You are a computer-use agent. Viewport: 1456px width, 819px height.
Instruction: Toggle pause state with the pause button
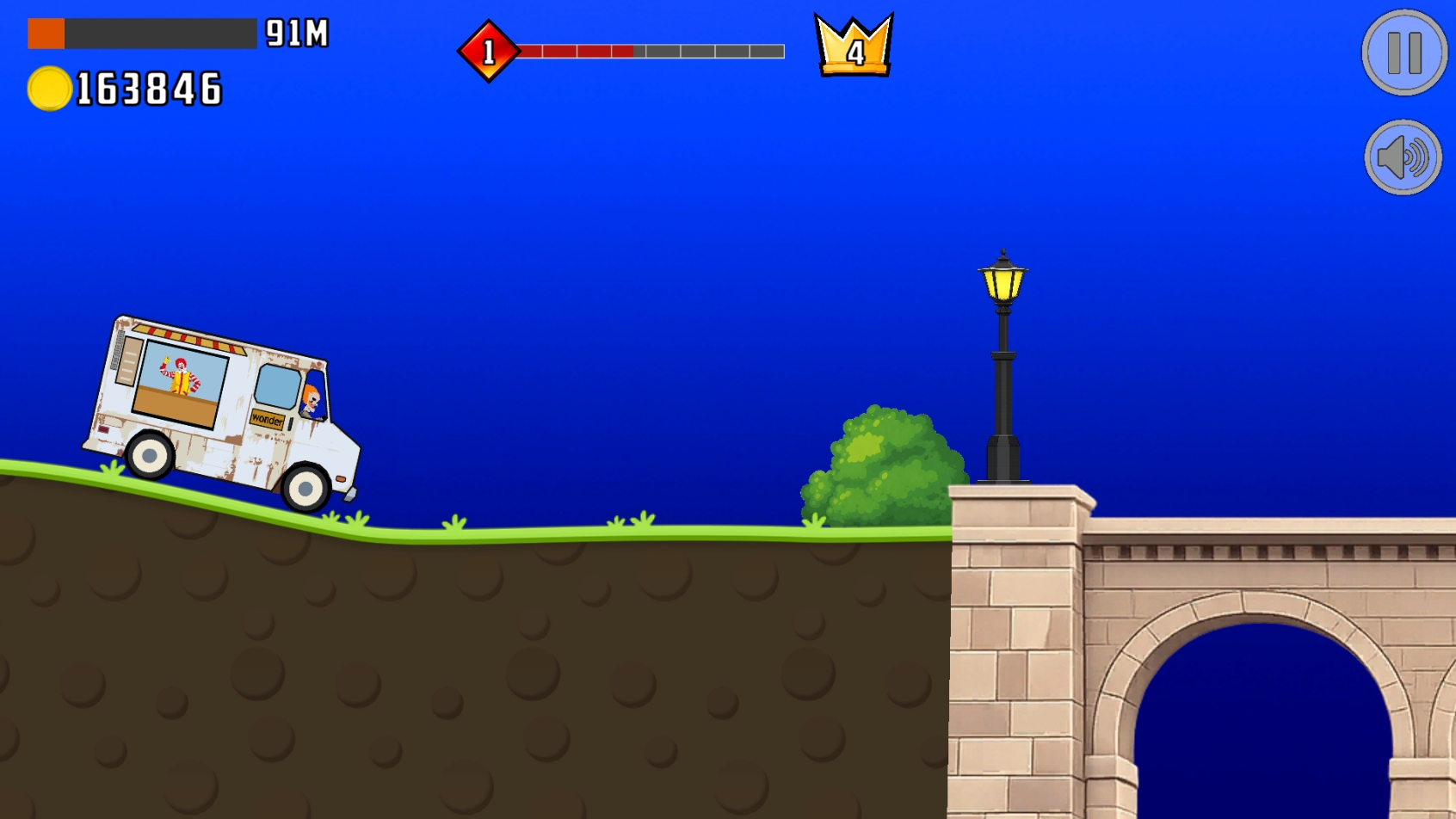coord(1403,52)
